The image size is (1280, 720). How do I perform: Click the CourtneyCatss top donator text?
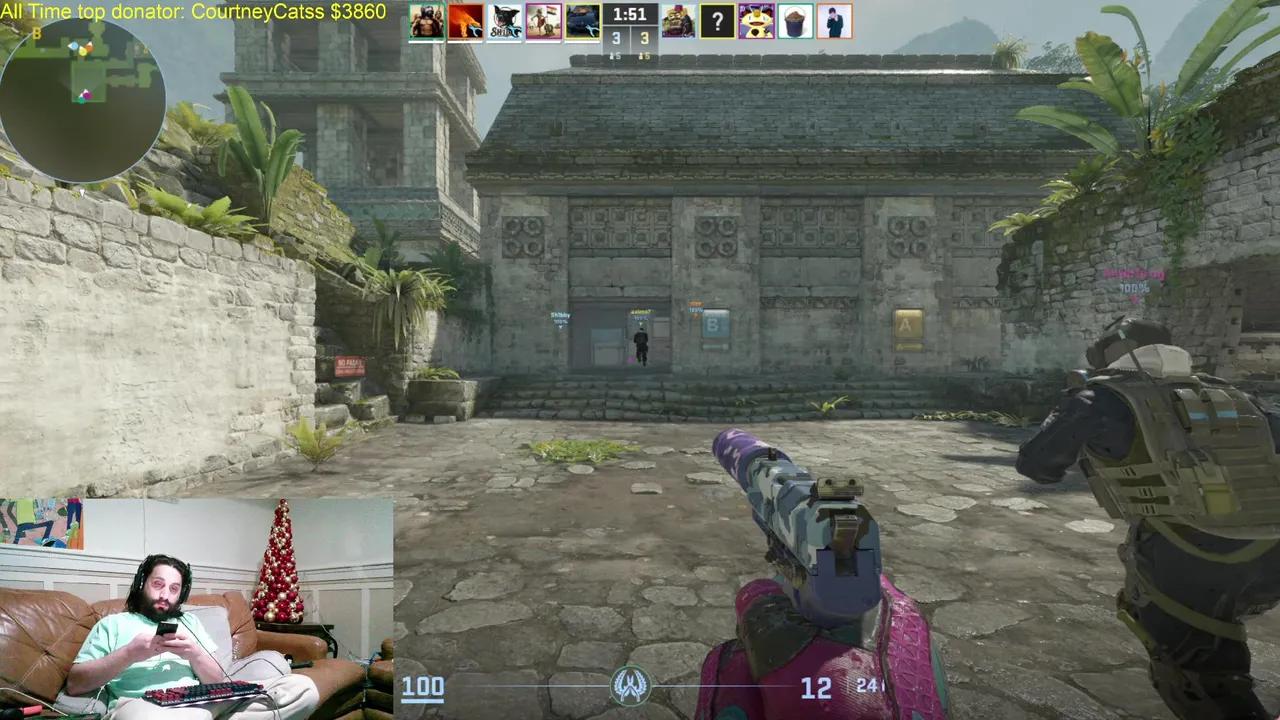coord(193,12)
